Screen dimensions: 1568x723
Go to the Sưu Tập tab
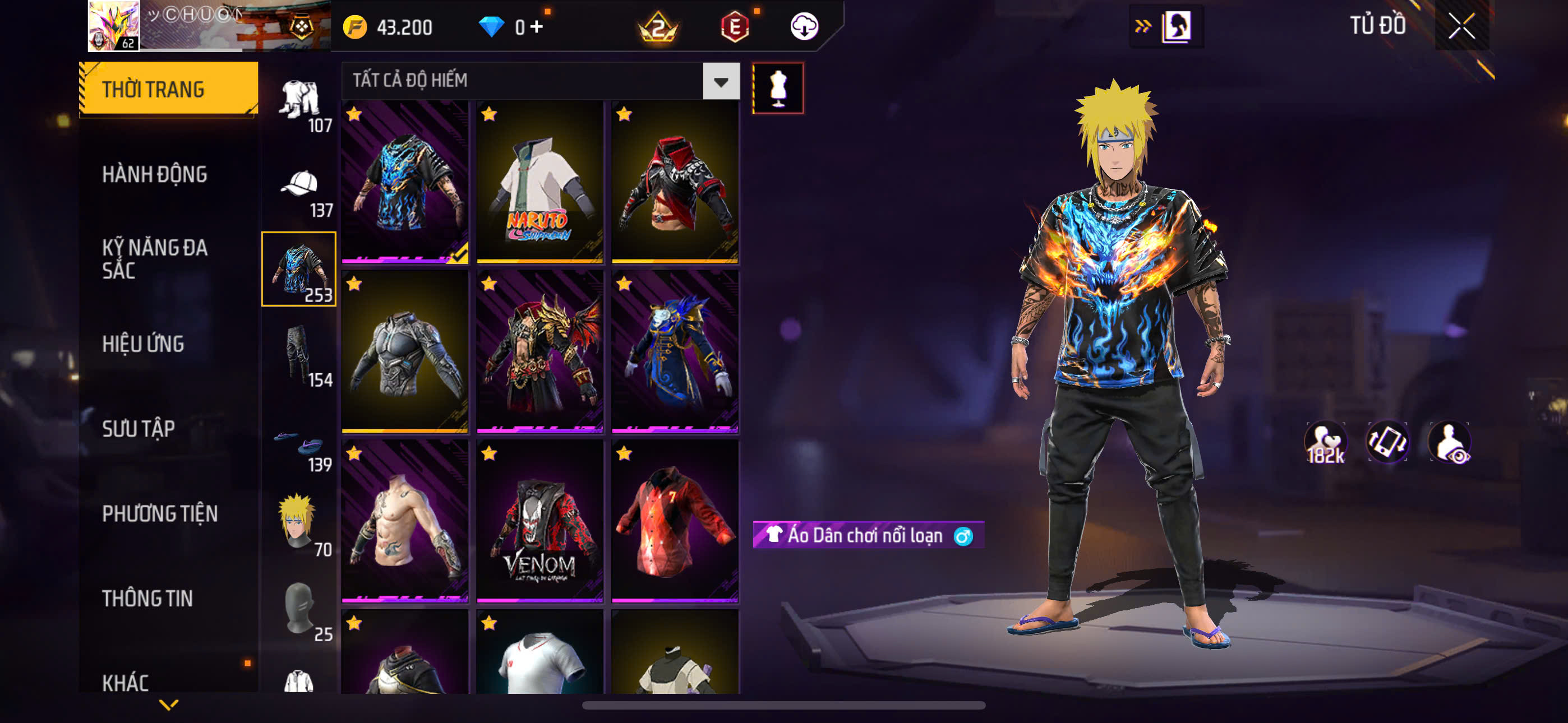click(x=138, y=429)
